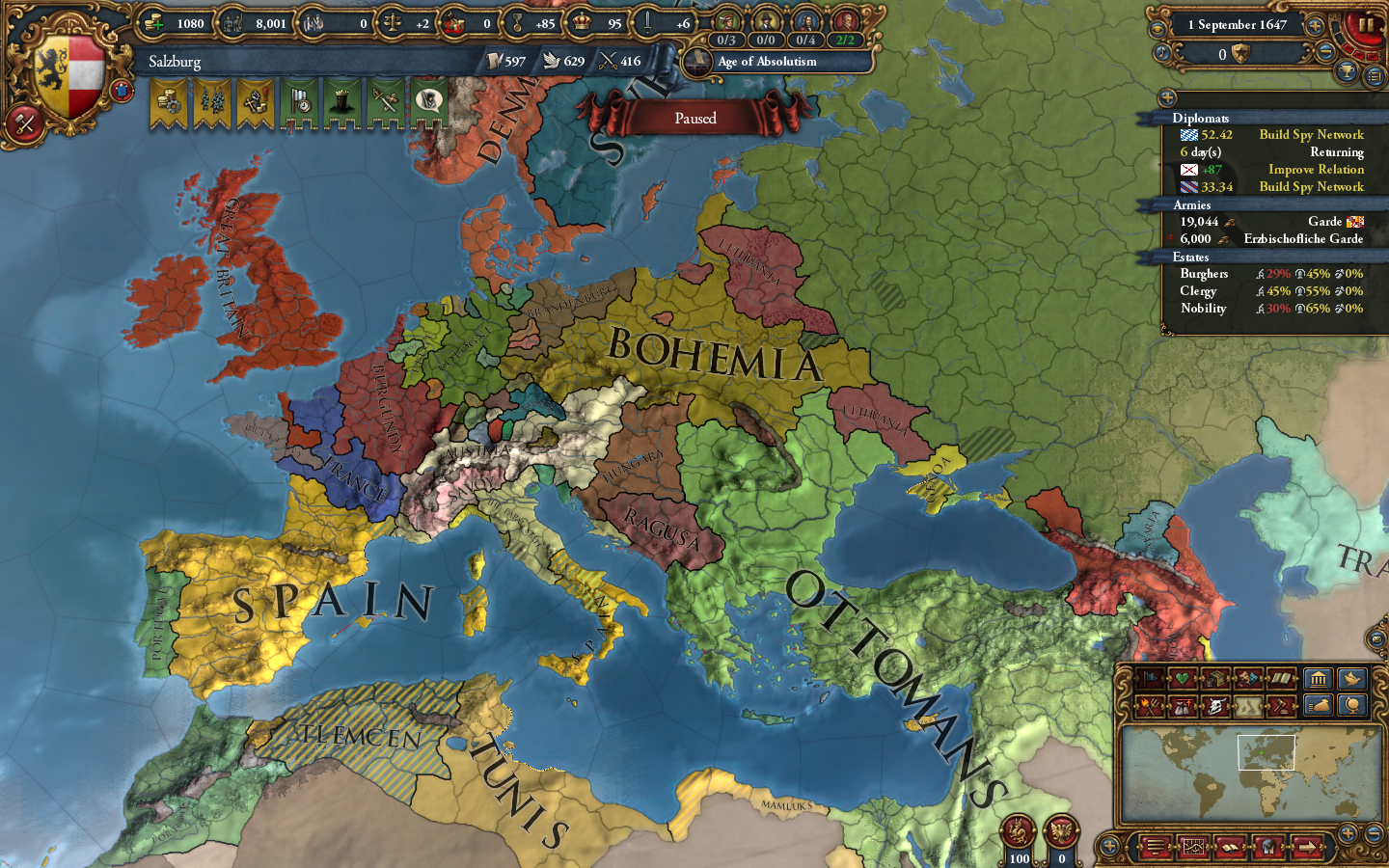Open the trade mapmode crate icon

point(1214,680)
